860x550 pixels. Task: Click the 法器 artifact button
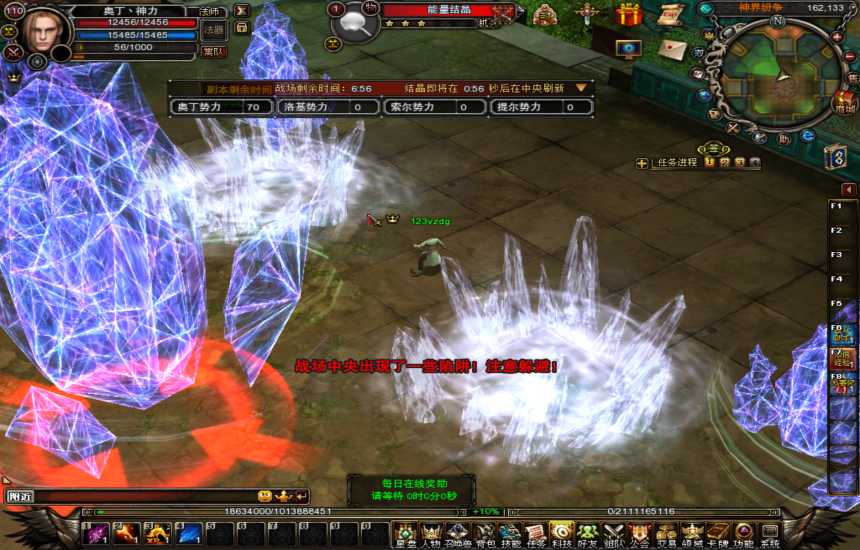(x=213, y=29)
